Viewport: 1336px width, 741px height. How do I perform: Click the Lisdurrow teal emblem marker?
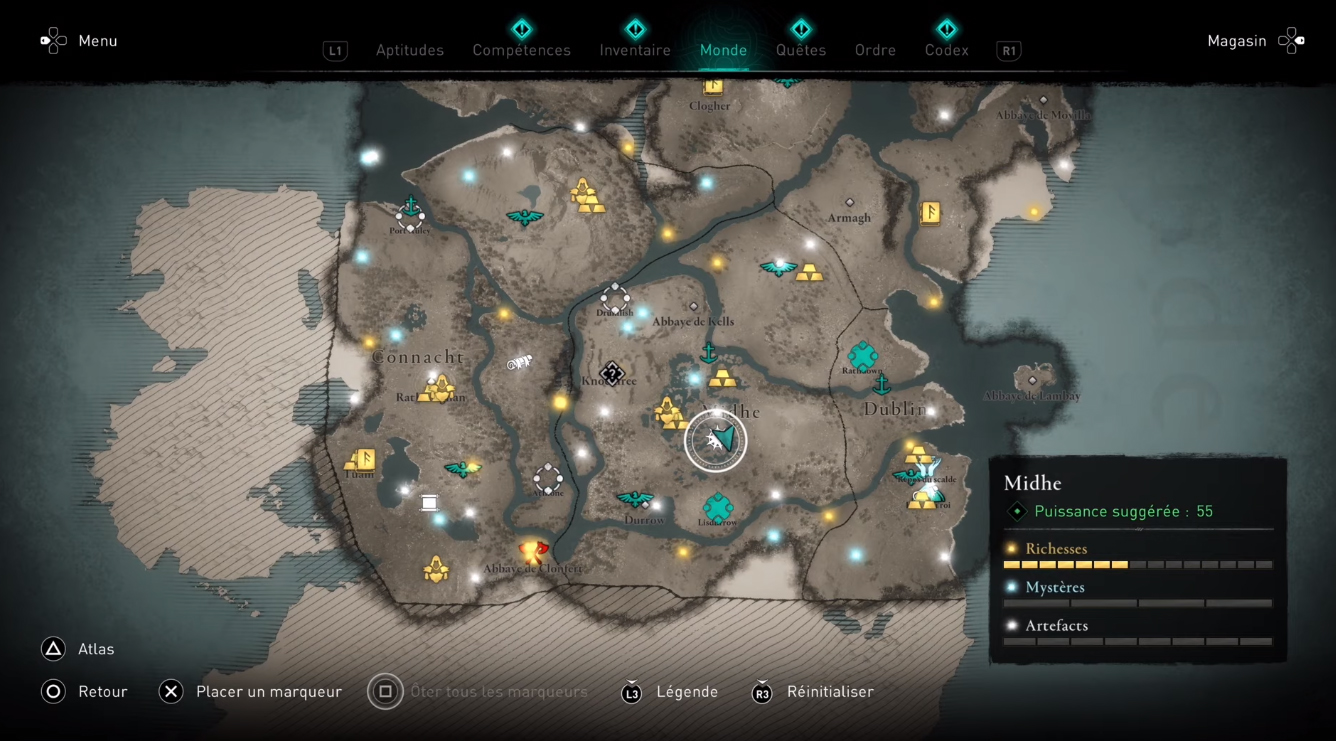pos(718,506)
